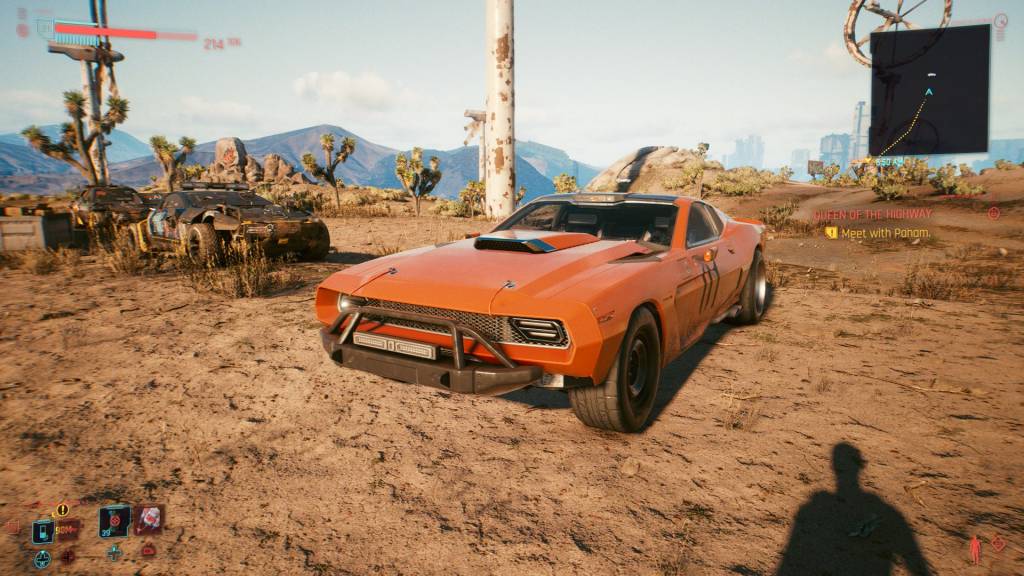Click the round compass icon above the minimap
This screenshot has width=1024, height=576.
point(1001,20)
